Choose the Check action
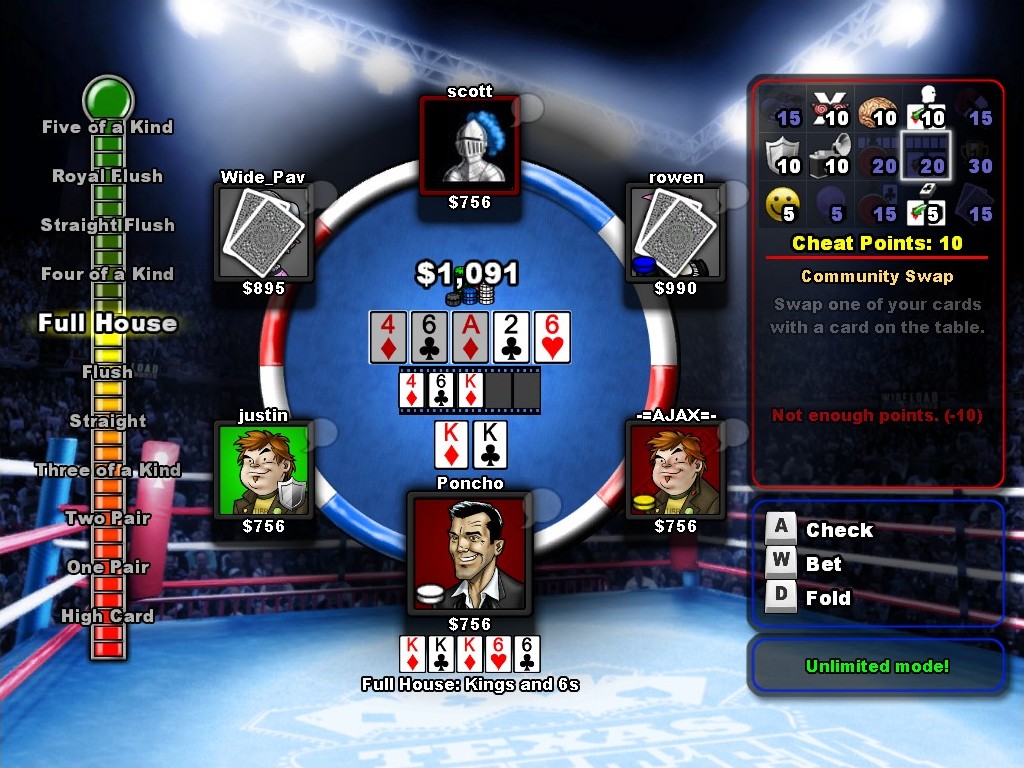 click(x=839, y=530)
